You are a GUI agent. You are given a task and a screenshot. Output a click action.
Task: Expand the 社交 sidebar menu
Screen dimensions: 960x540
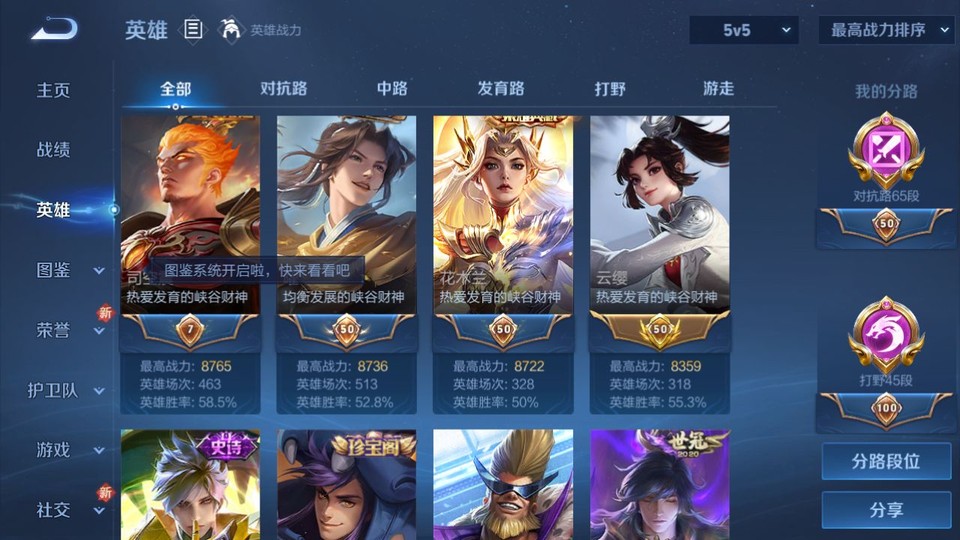[x=68, y=510]
